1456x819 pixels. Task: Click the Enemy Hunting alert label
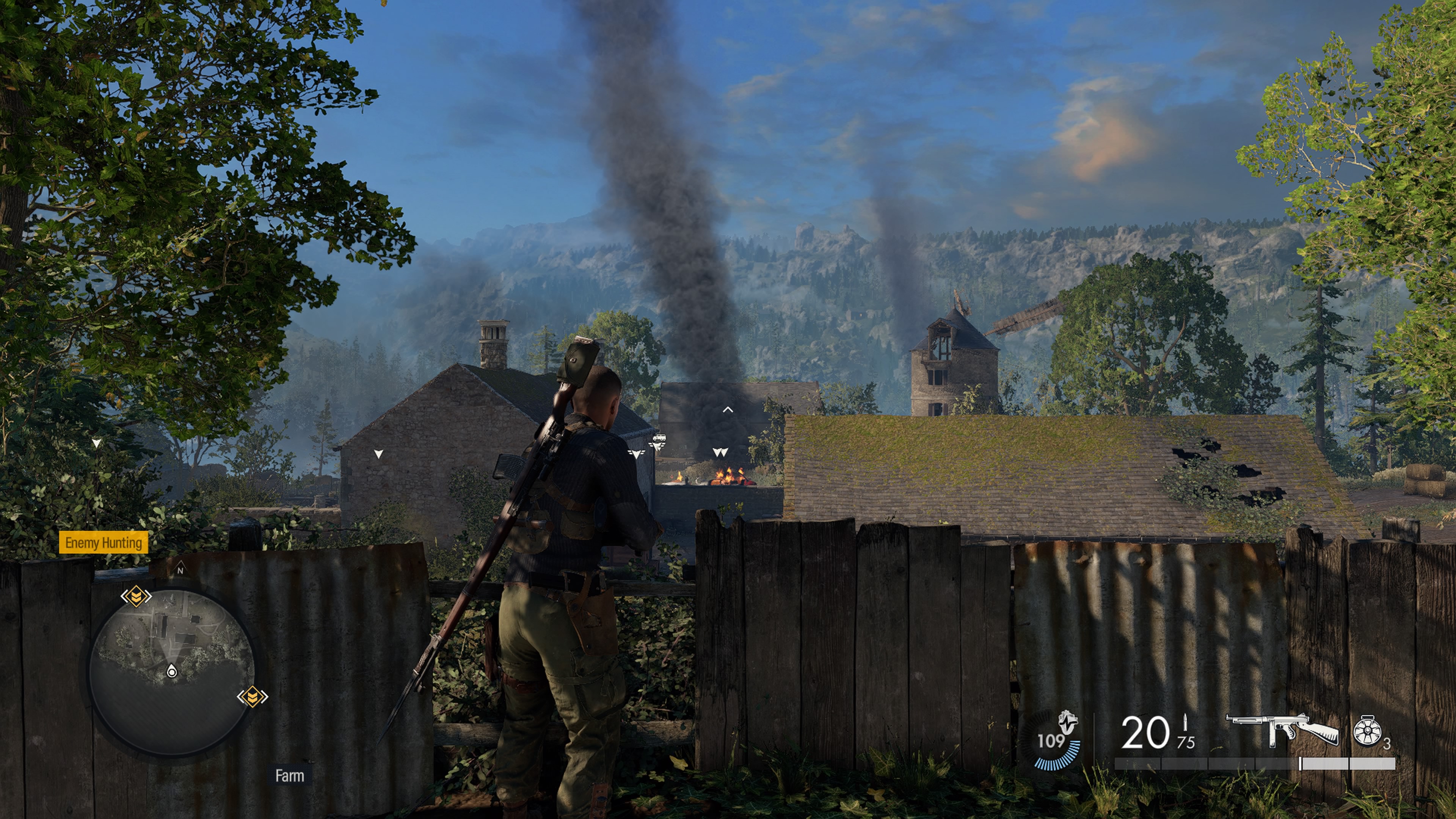point(104,543)
